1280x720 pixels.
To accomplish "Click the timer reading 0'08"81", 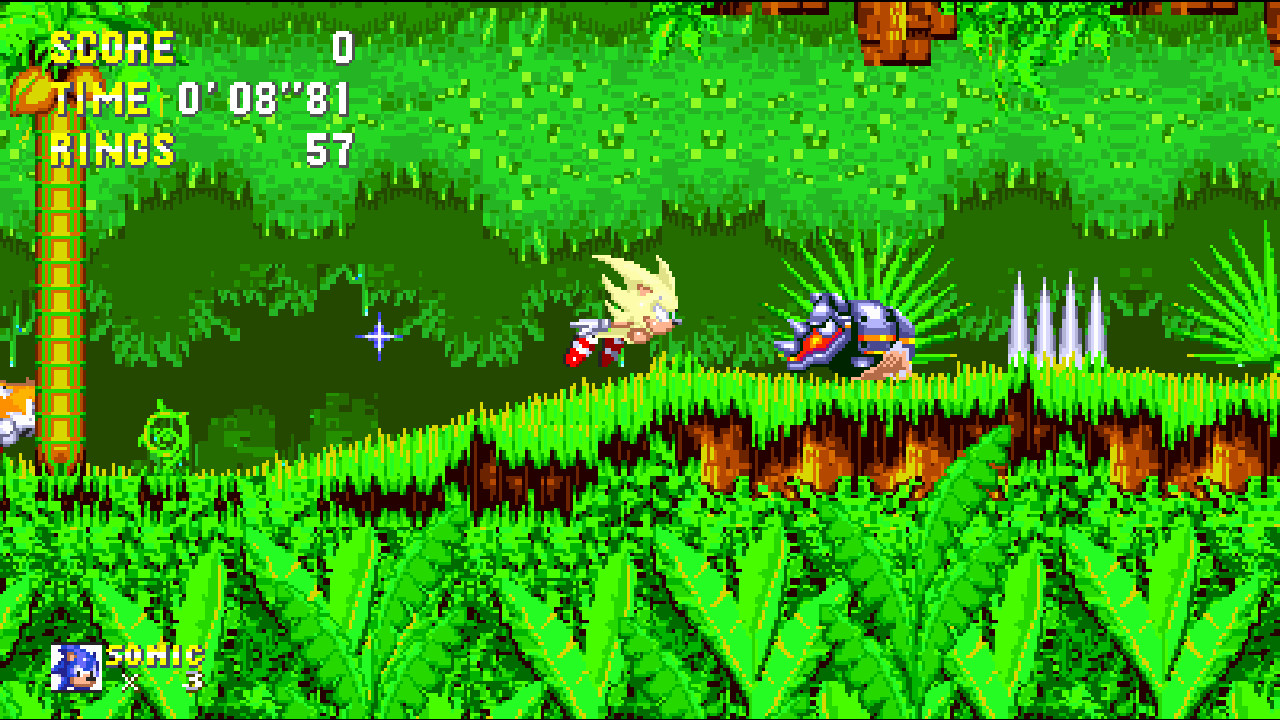I will coord(260,97).
